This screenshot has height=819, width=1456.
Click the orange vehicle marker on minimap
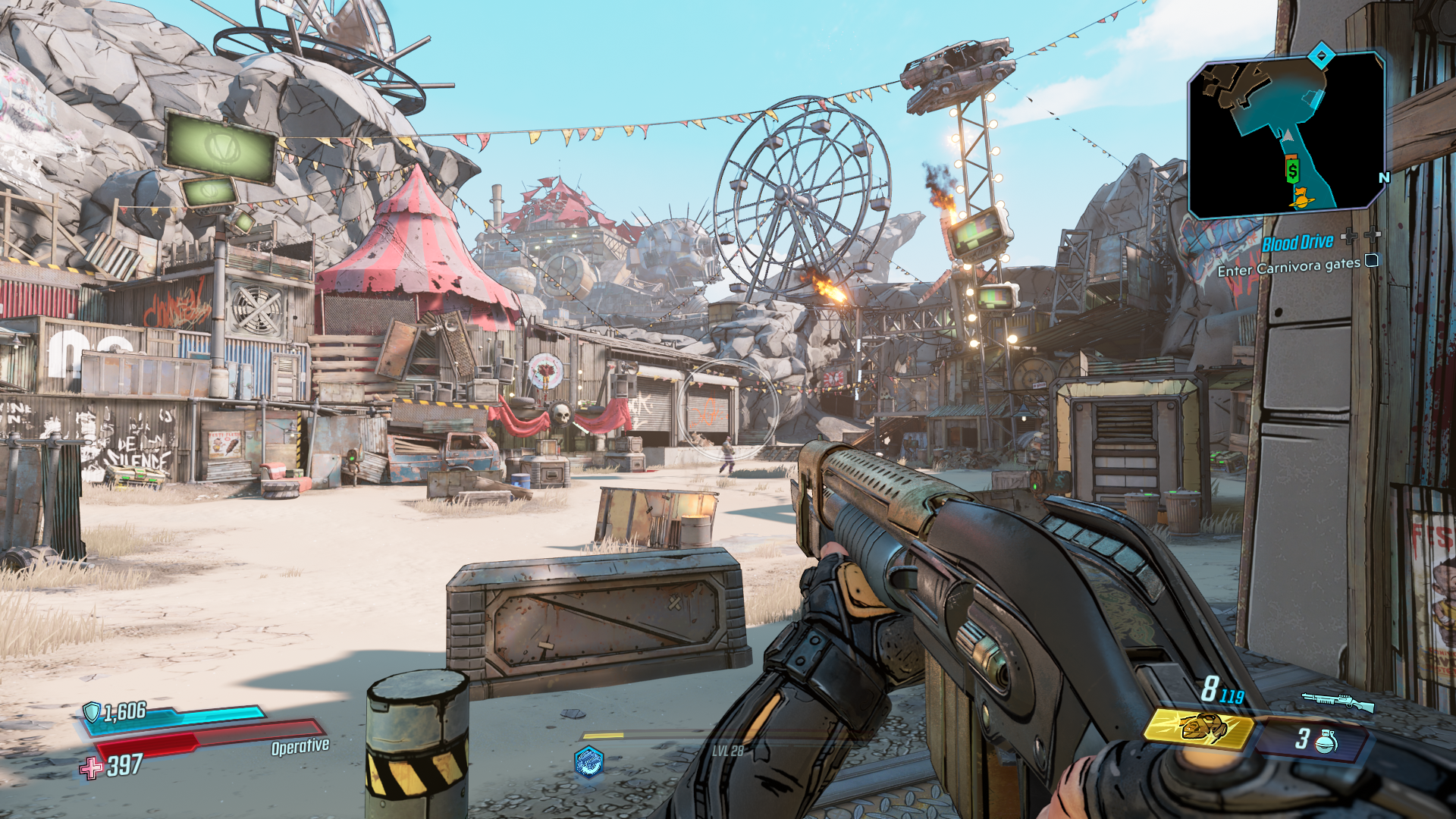(x=1302, y=198)
